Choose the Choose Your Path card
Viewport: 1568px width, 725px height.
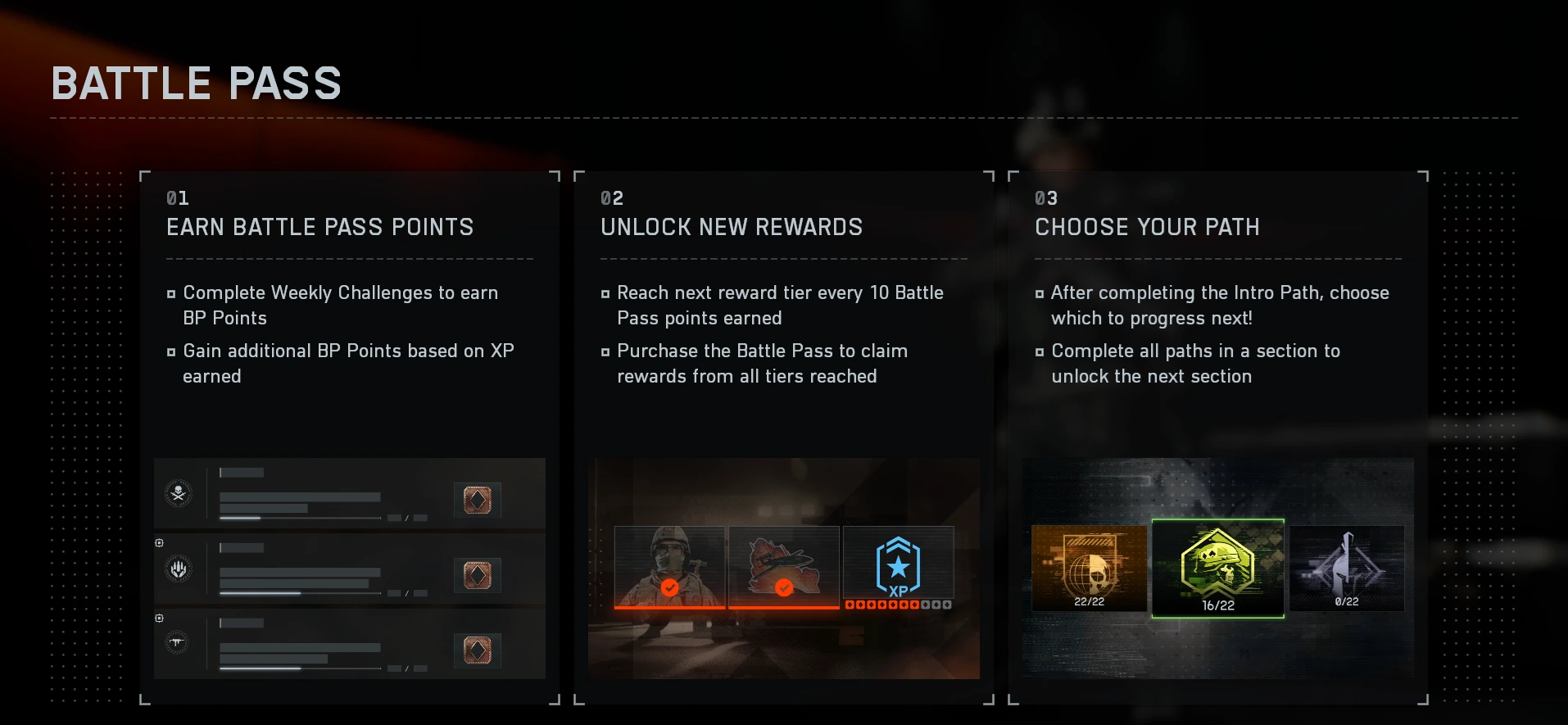[1218, 328]
